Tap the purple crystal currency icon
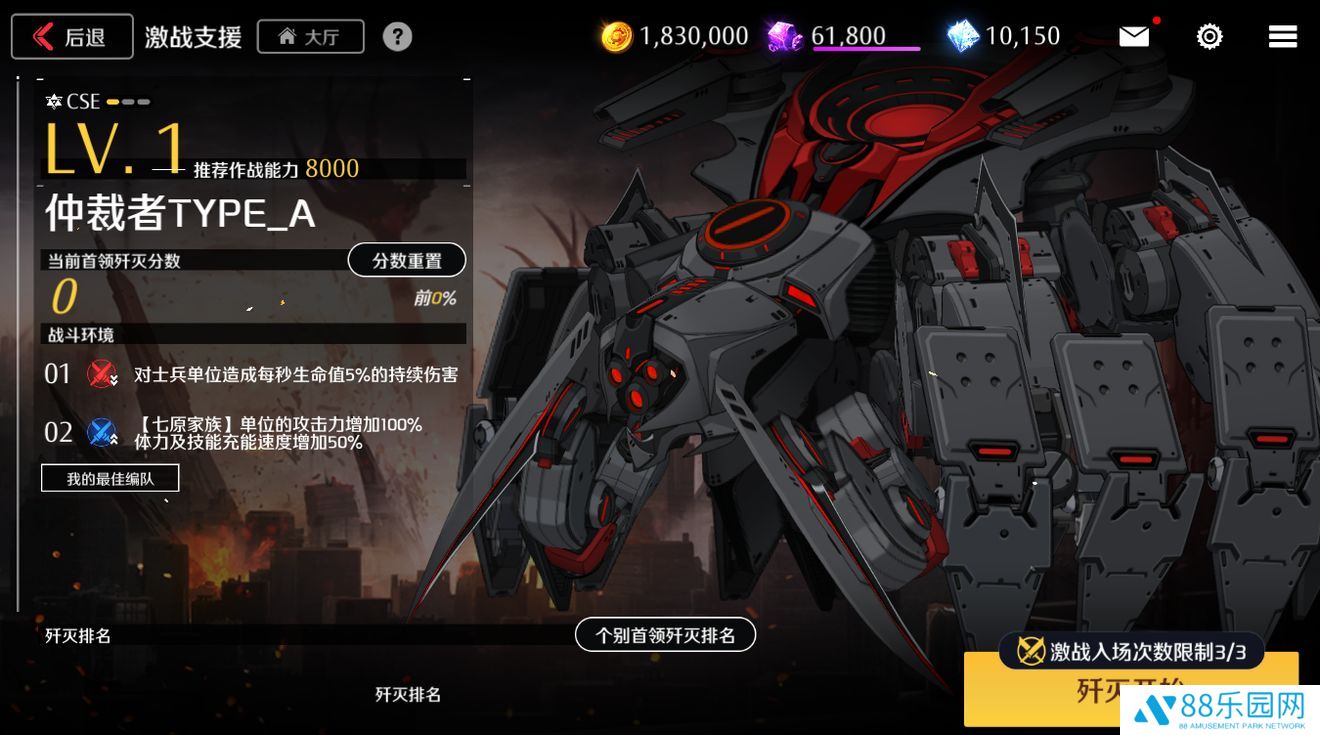Screen dimensions: 1320x735 [785, 37]
